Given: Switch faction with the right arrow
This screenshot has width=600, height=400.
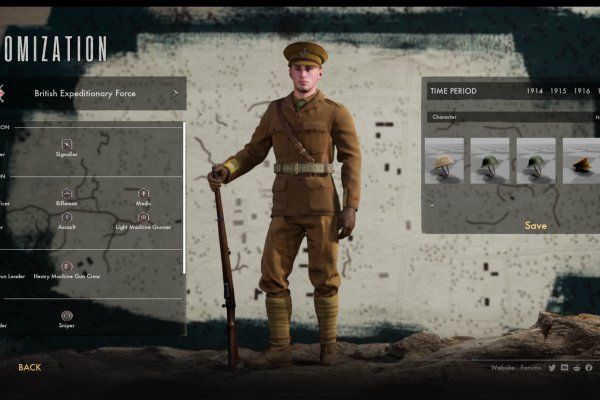Looking at the screenshot, I should [175, 93].
